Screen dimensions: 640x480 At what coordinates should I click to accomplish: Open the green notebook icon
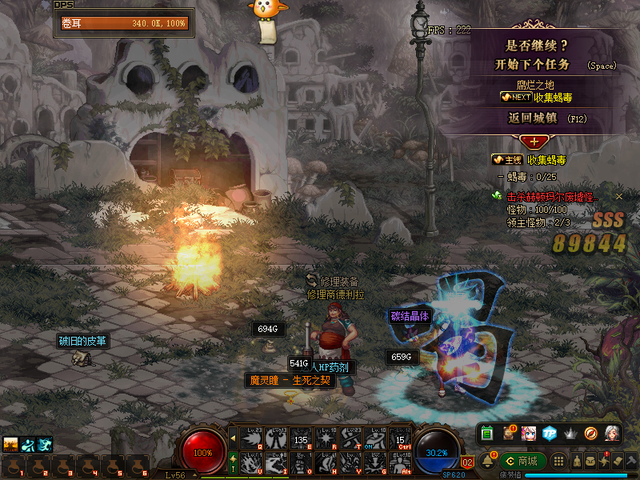click(487, 433)
